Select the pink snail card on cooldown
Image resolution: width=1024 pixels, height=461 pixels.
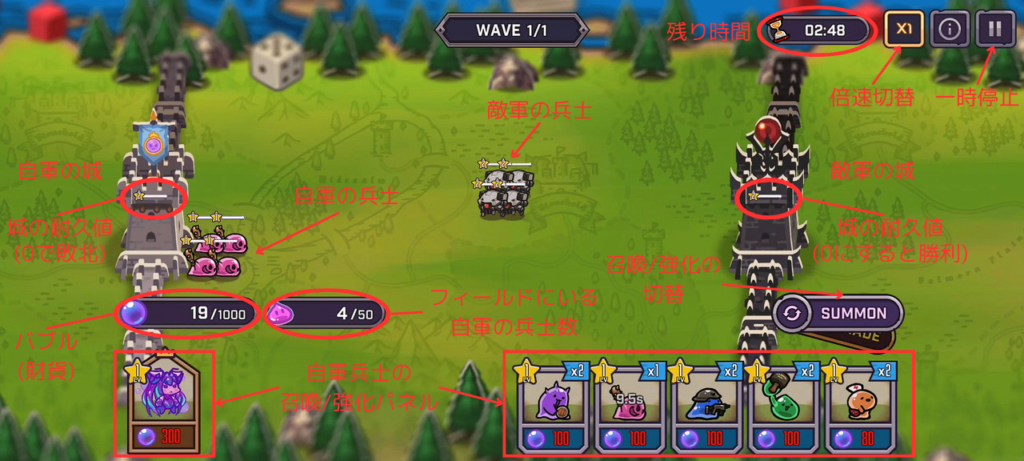[630, 407]
